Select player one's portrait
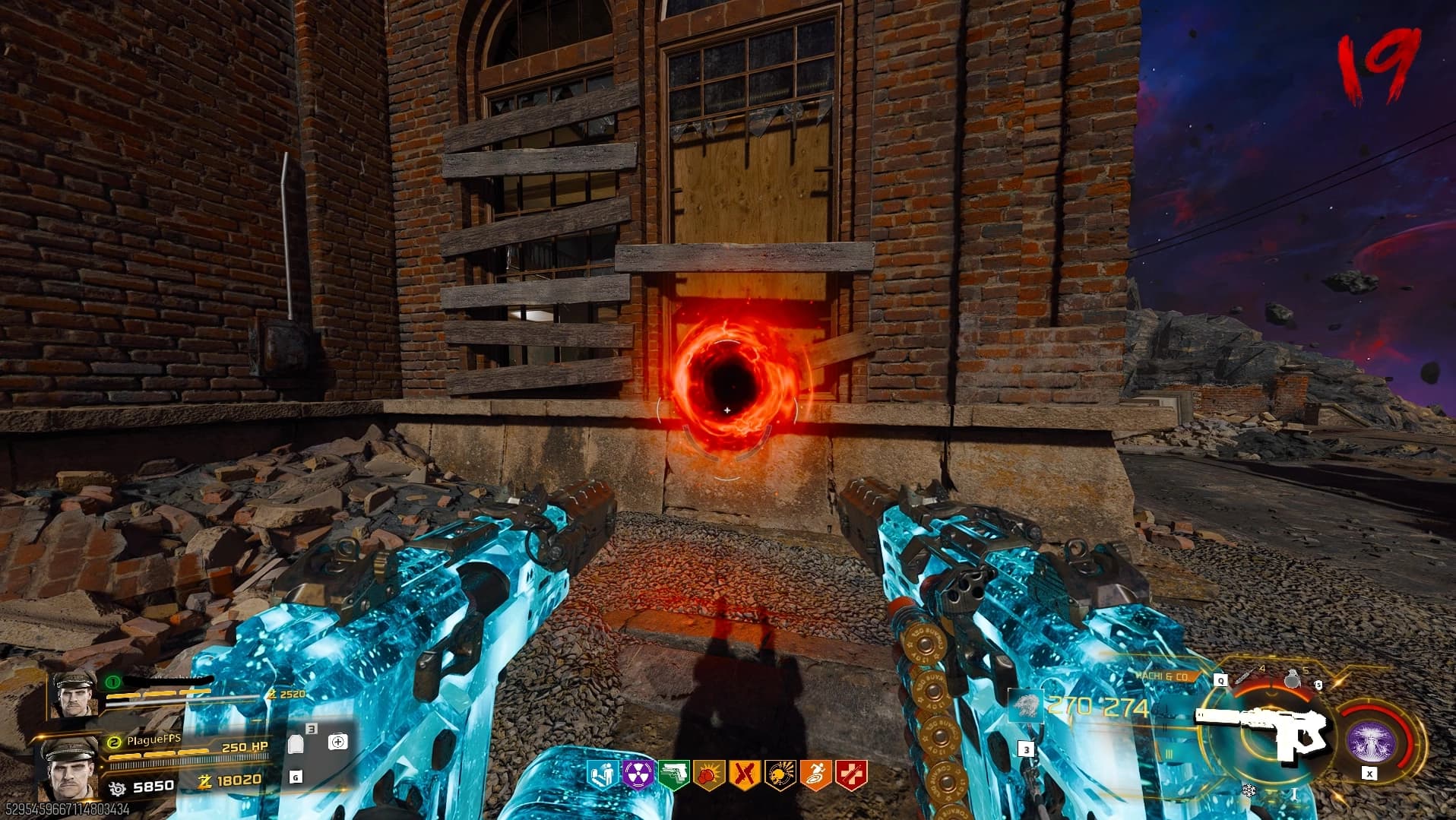The width and height of the screenshot is (1456, 820). (74, 695)
